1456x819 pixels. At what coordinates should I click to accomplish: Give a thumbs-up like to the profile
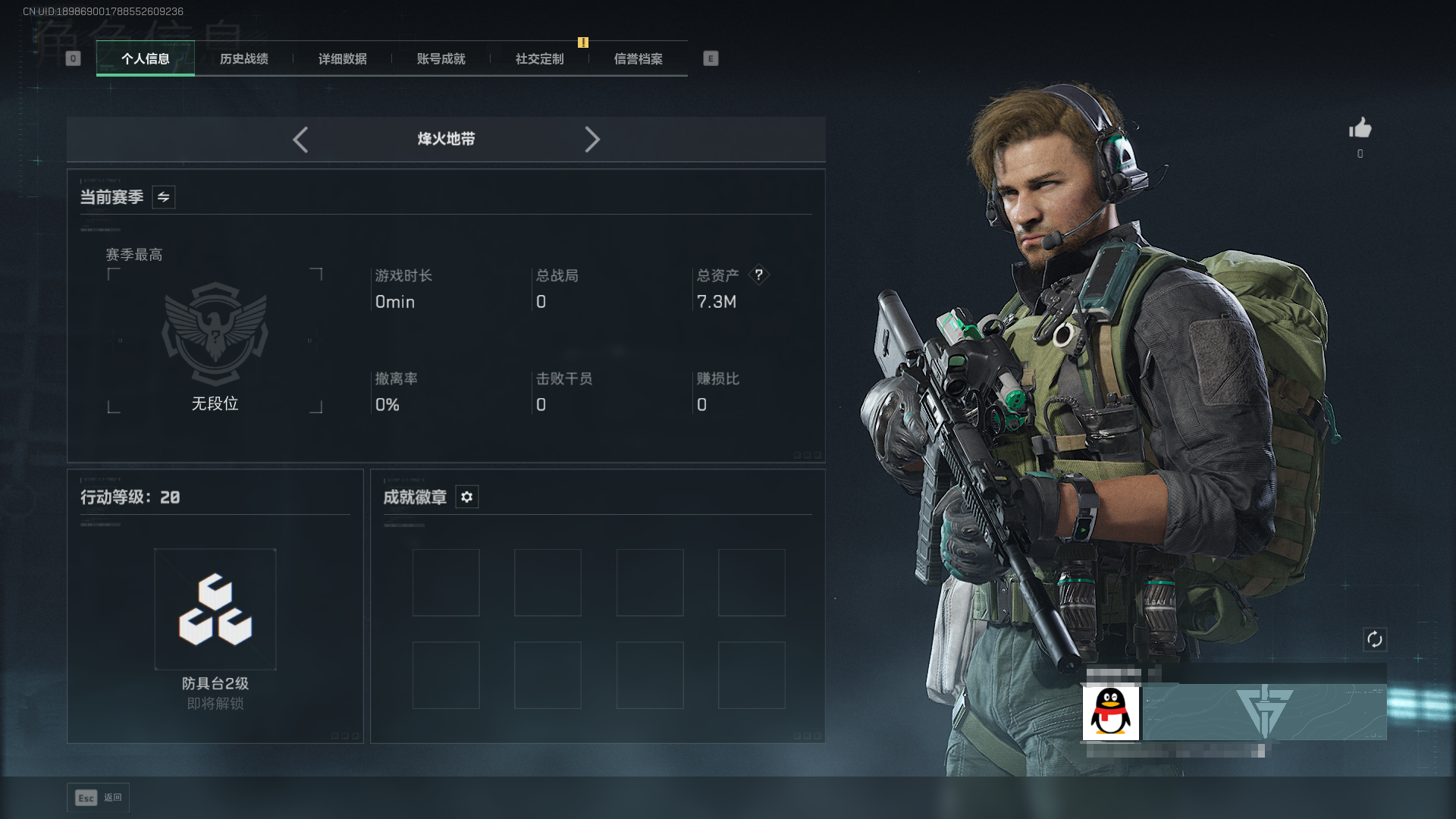(x=1360, y=128)
